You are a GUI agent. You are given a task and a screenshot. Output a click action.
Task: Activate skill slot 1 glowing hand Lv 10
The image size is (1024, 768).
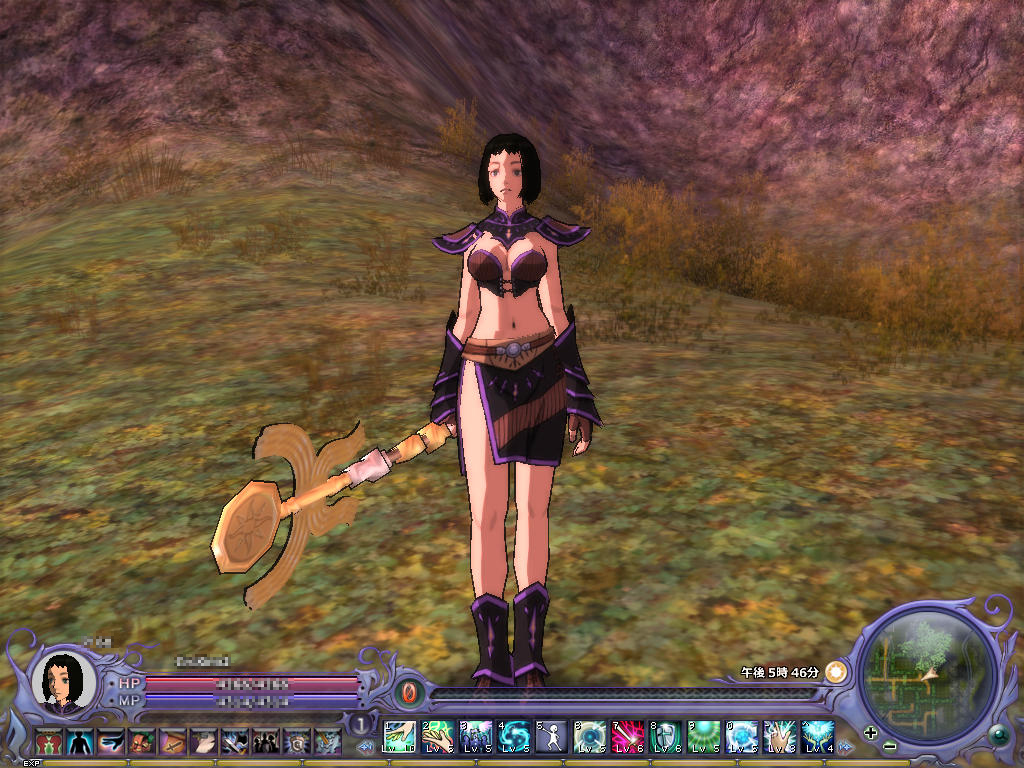click(400, 736)
